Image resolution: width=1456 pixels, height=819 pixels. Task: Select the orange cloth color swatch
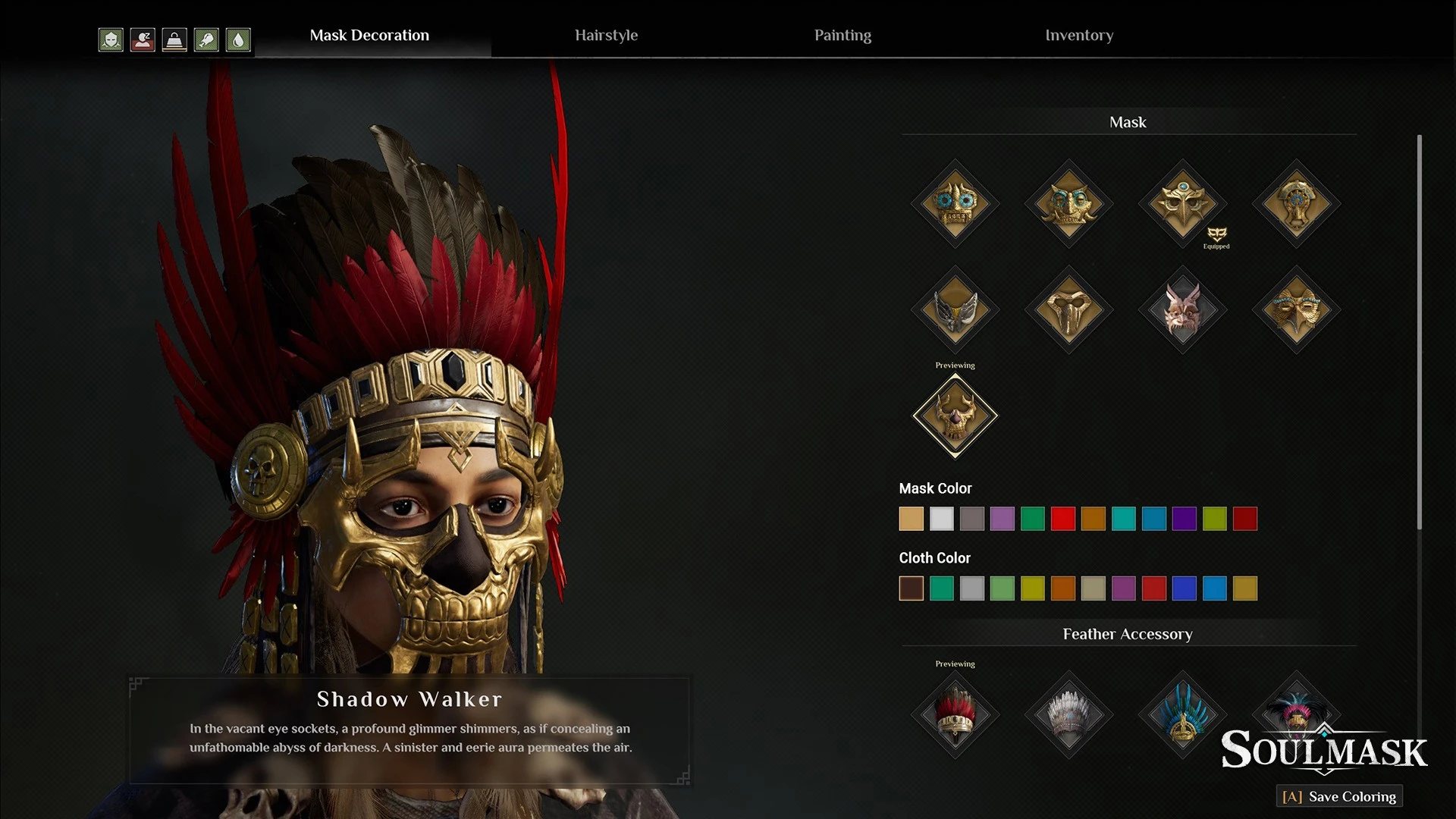click(x=1062, y=588)
